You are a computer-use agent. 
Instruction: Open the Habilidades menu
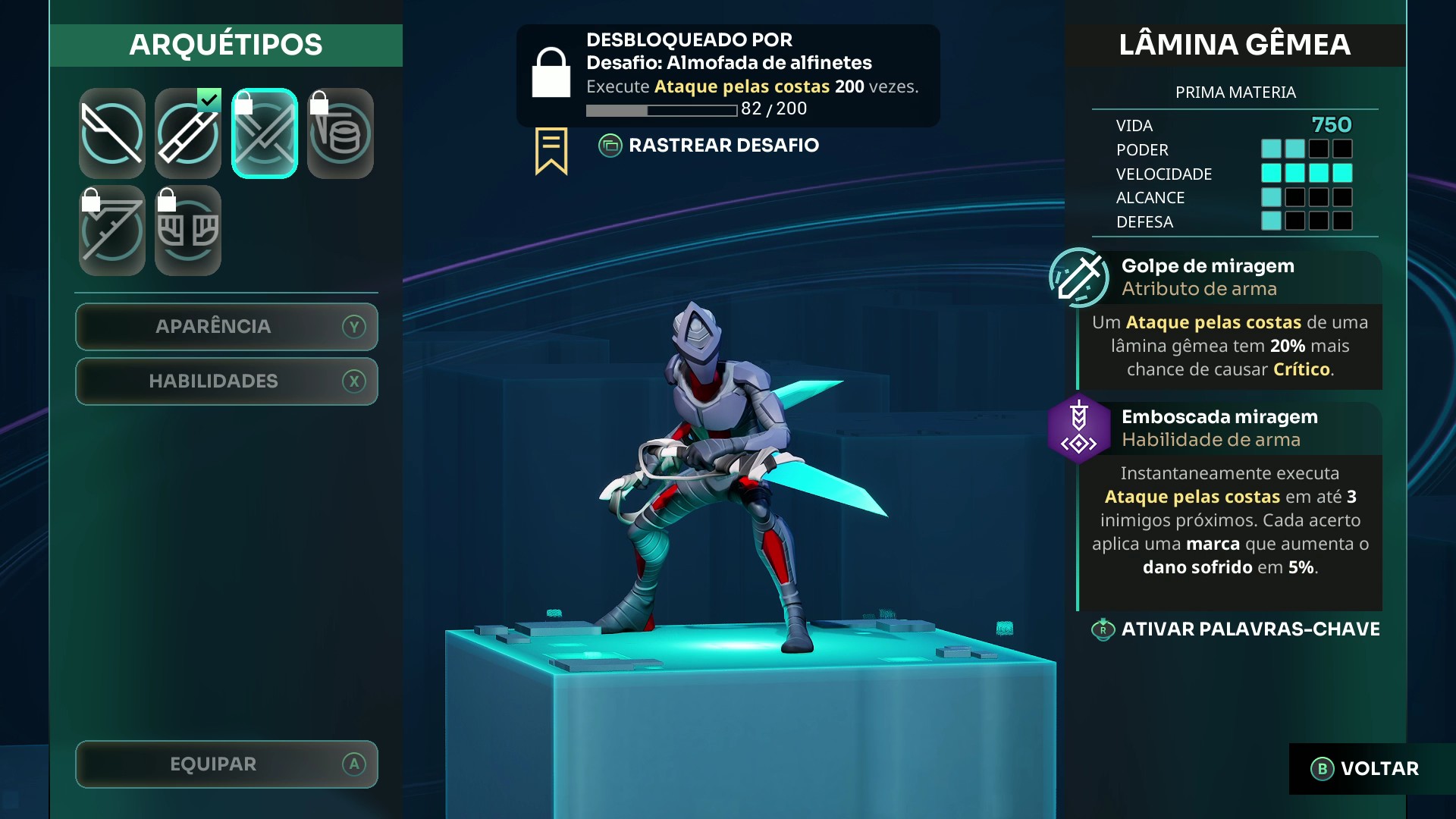(x=227, y=381)
